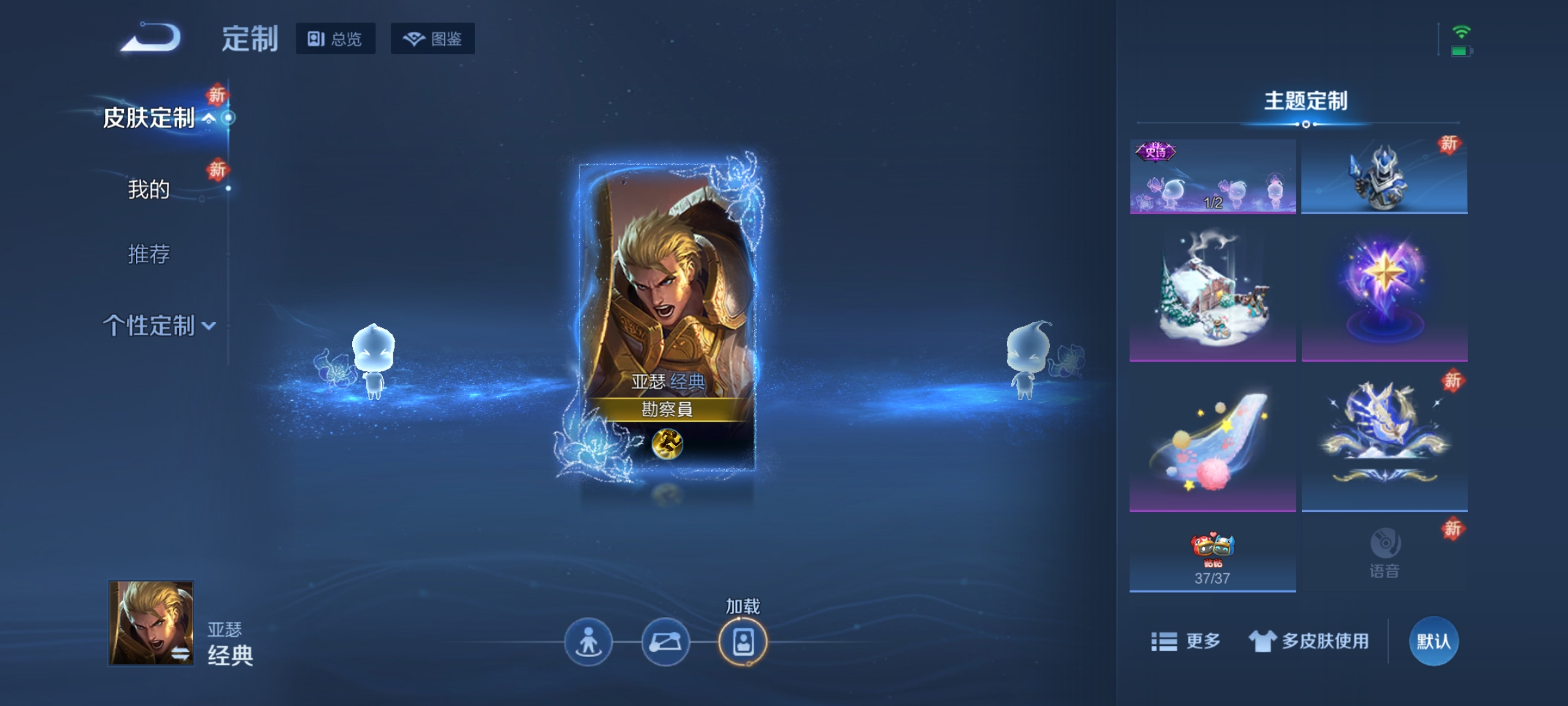Choose the purple golden star effect tile

(x=1384, y=294)
